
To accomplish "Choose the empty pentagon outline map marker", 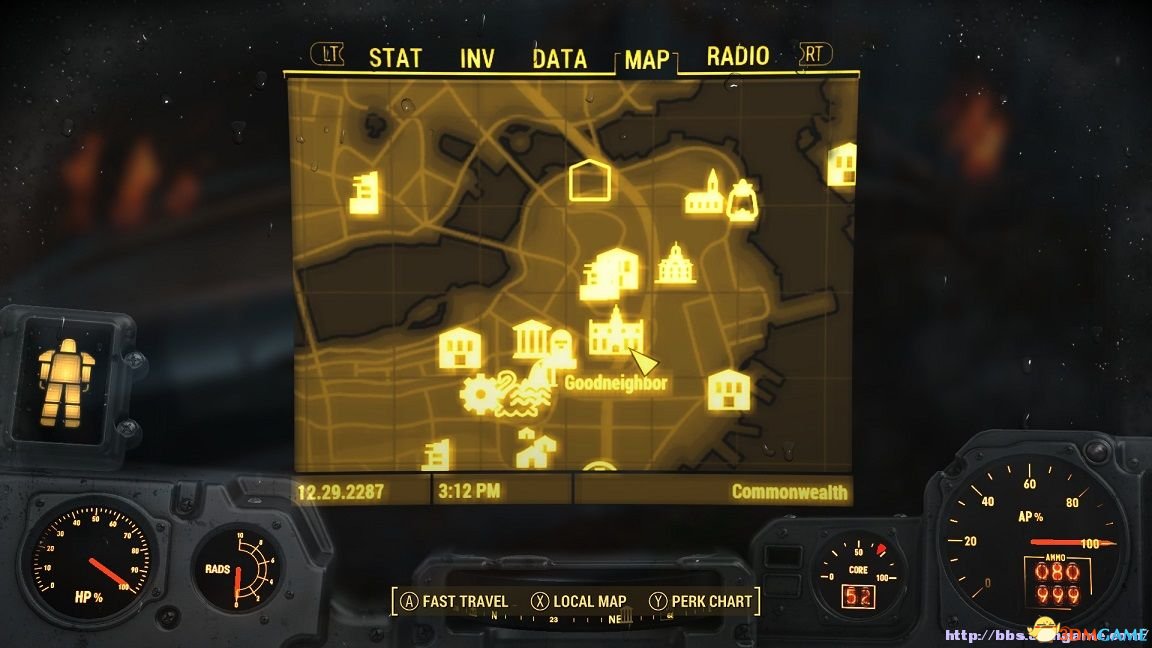I will 589,180.
